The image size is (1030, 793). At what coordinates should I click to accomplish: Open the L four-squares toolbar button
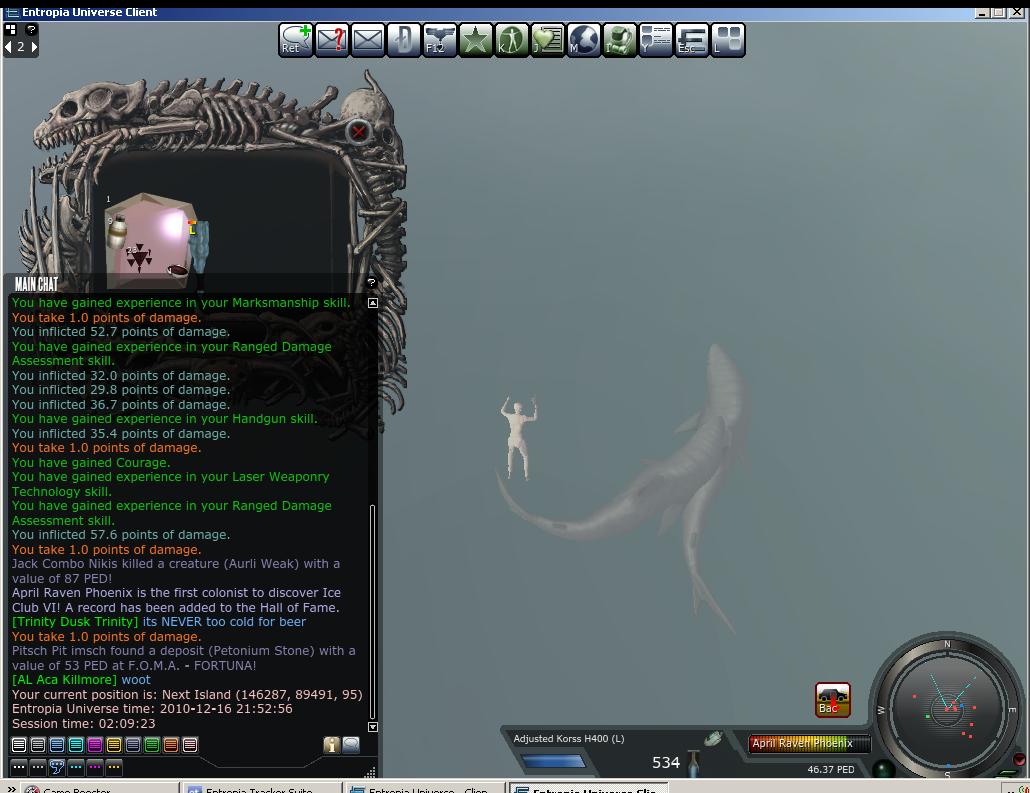728,40
